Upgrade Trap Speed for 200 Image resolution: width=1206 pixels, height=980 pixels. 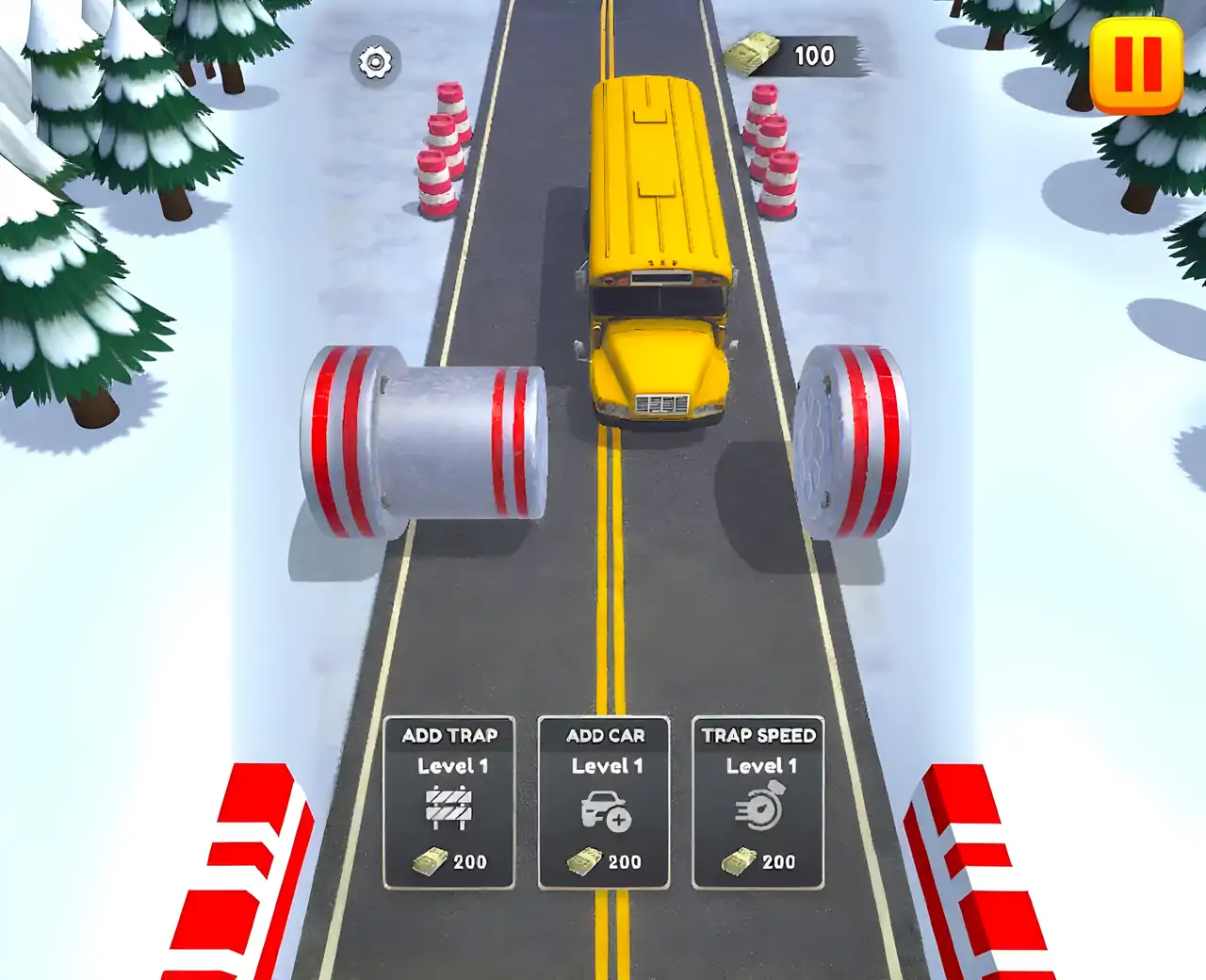[x=758, y=802]
